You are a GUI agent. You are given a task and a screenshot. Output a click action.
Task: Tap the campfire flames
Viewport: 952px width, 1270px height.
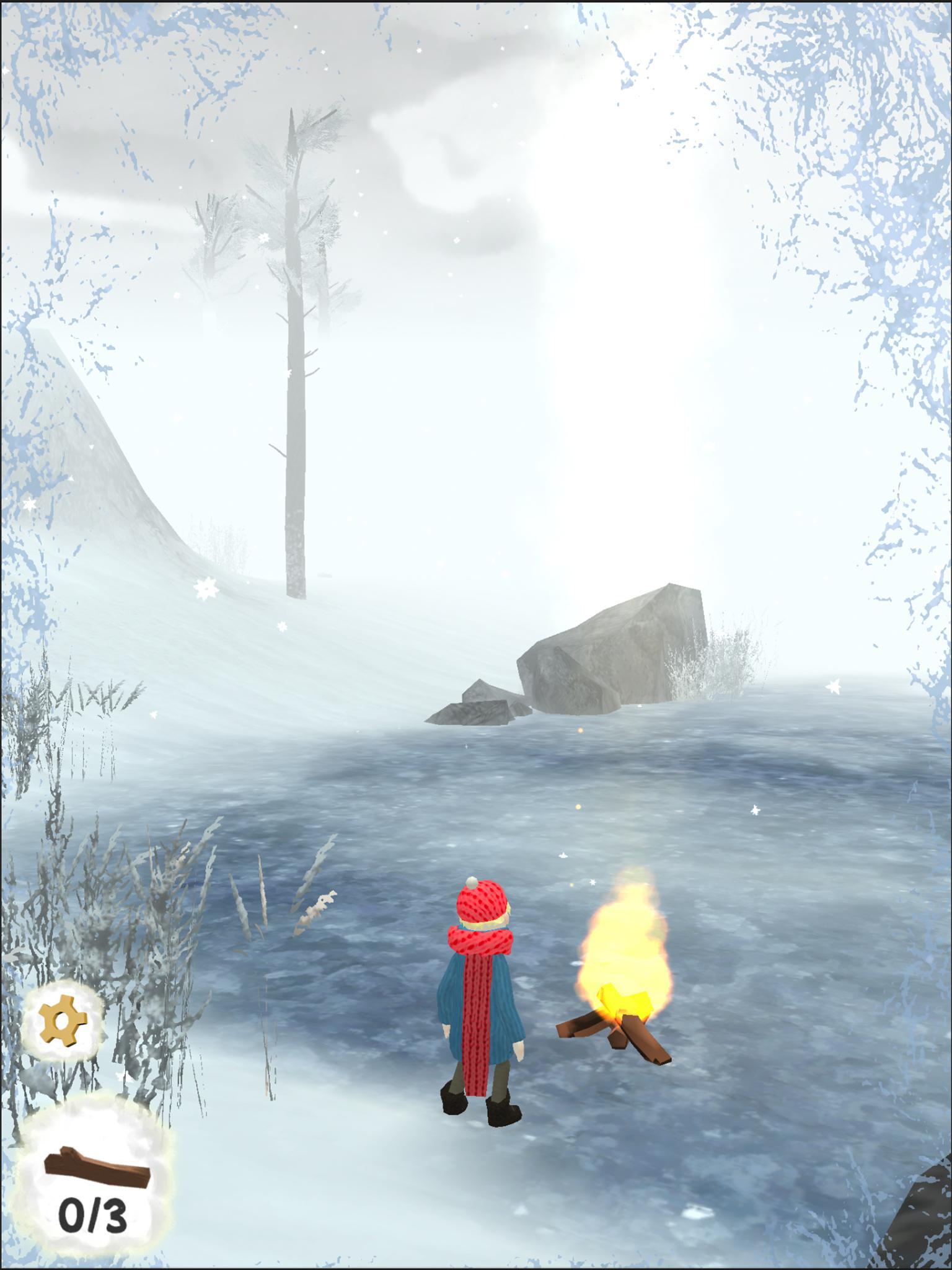[x=620, y=943]
